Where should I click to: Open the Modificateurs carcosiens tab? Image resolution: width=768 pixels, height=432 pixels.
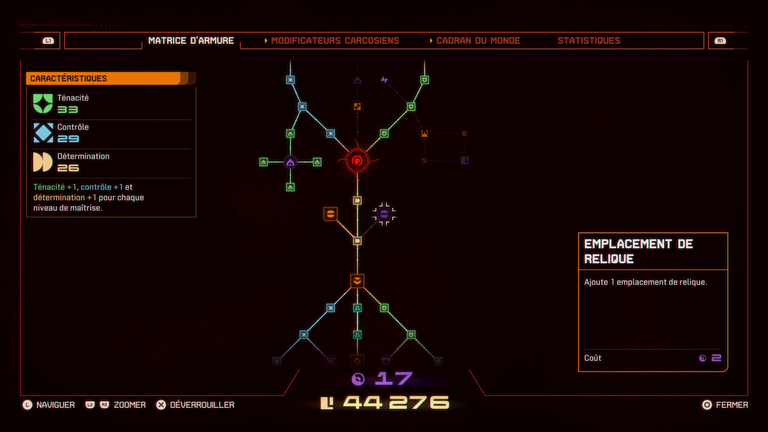click(334, 41)
